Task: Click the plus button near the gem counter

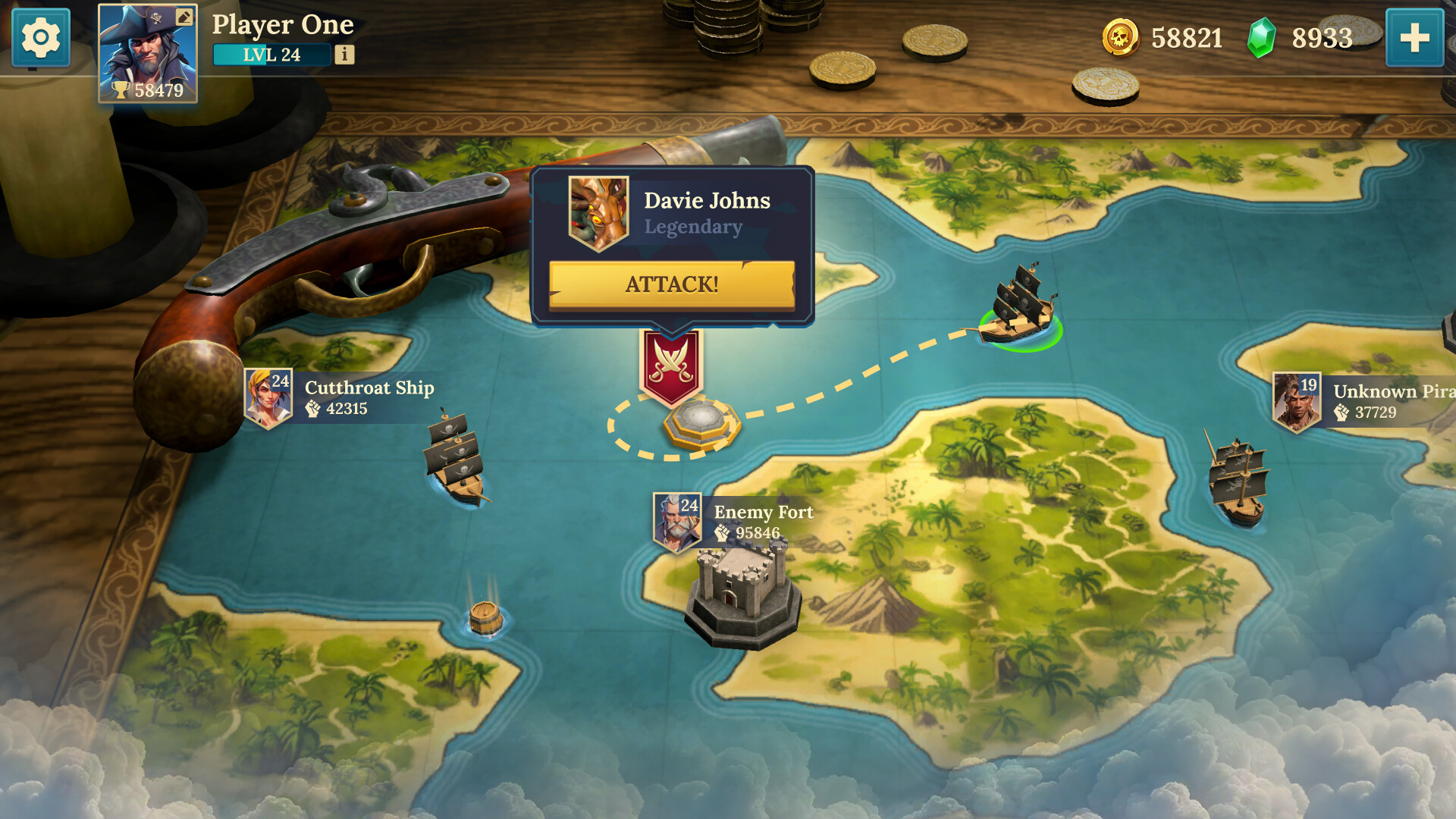Action: pyautogui.click(x=1417, y=37)
